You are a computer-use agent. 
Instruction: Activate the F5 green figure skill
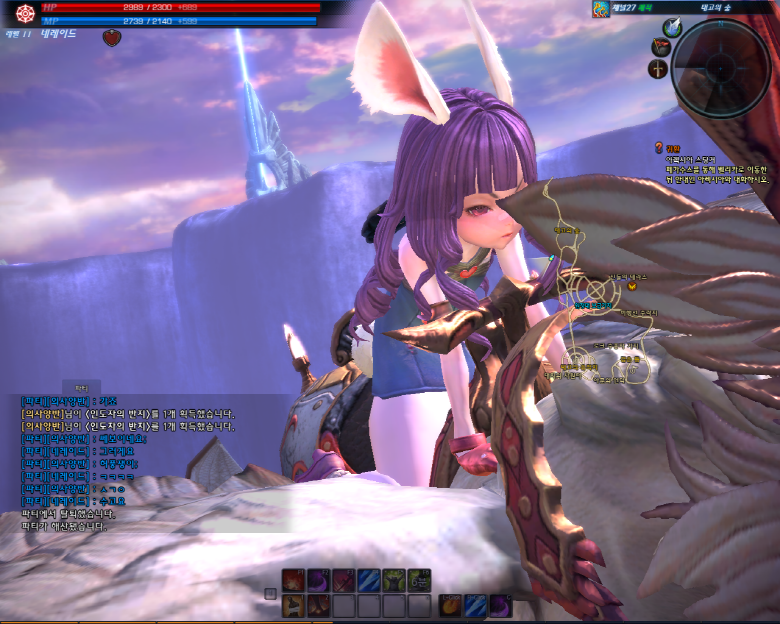(395, 580)
